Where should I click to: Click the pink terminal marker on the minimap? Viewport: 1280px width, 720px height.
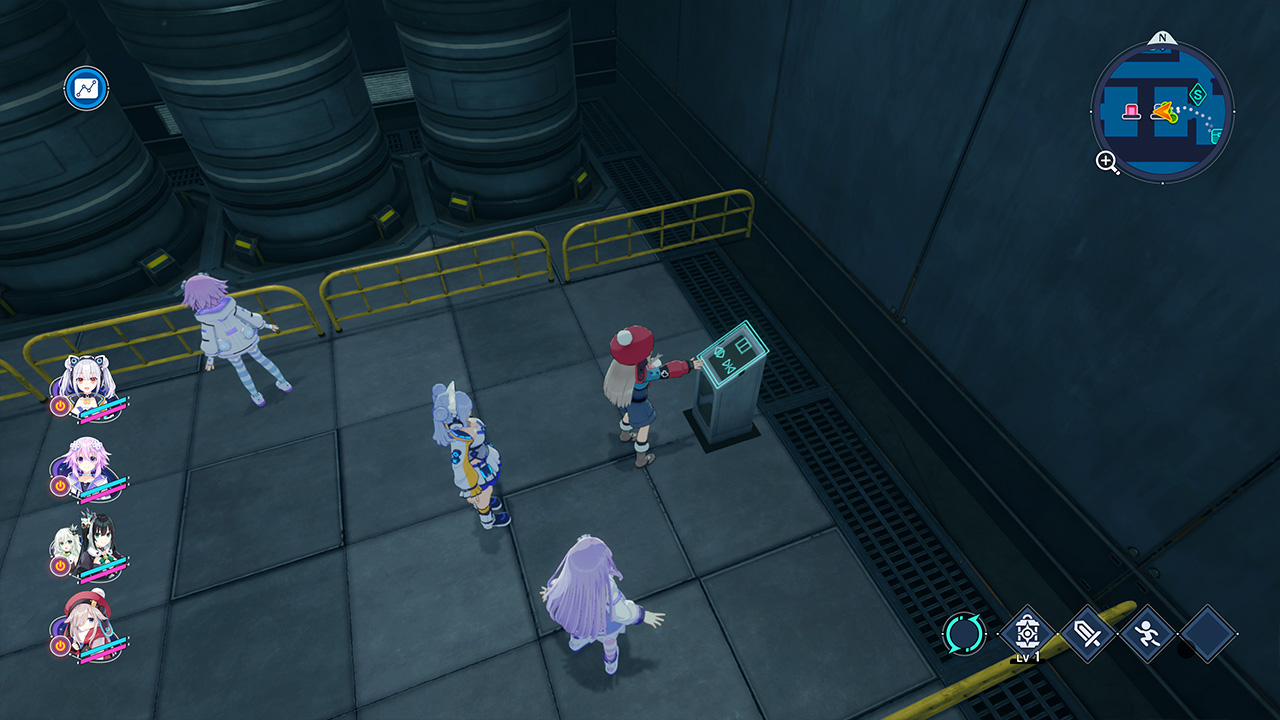pos(1132,111)
